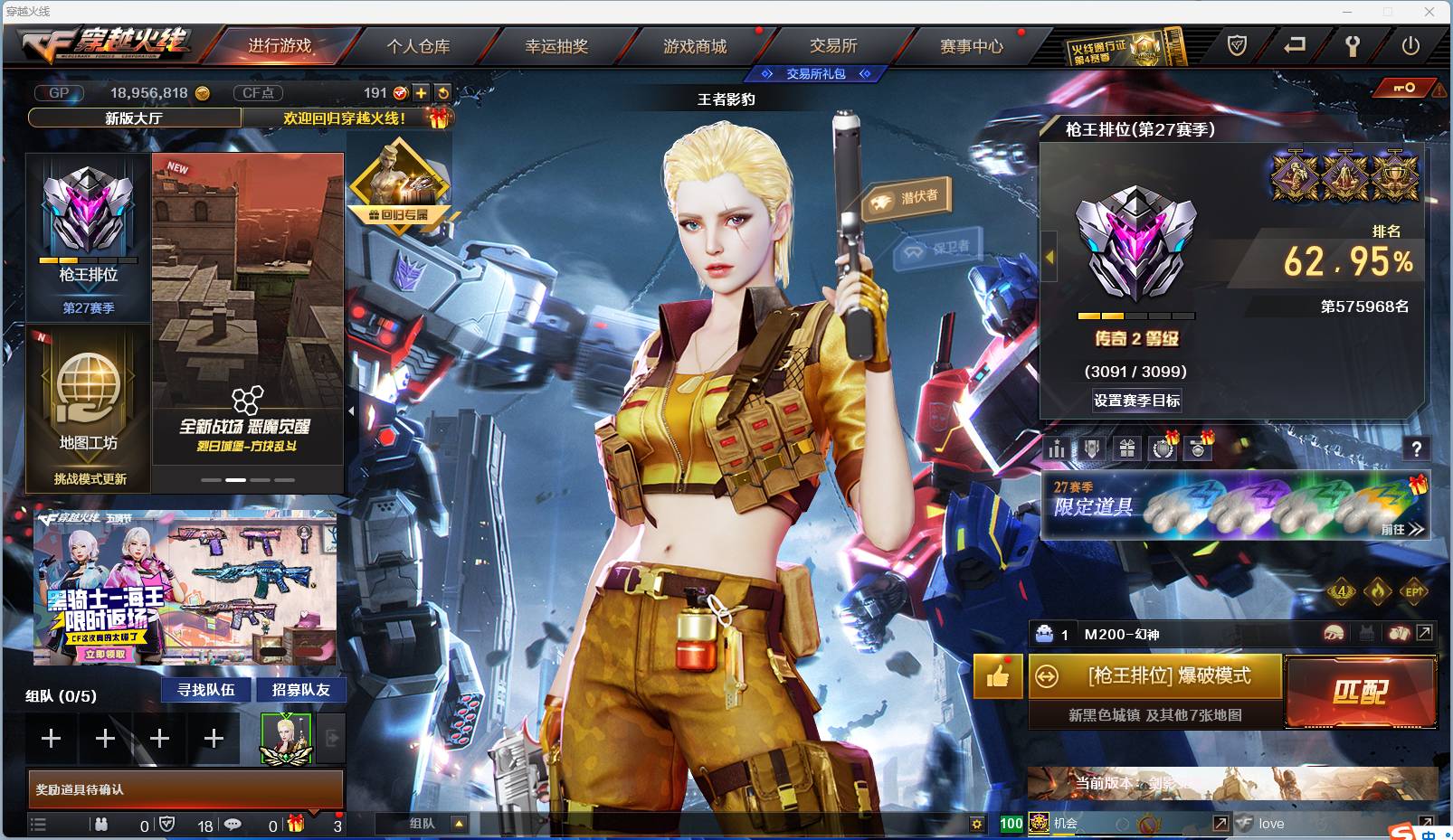Viewport: 1453px width, 840px height.
Task: Collapse the rank panel with left arrow
Action: click(x=1048, y=258)
